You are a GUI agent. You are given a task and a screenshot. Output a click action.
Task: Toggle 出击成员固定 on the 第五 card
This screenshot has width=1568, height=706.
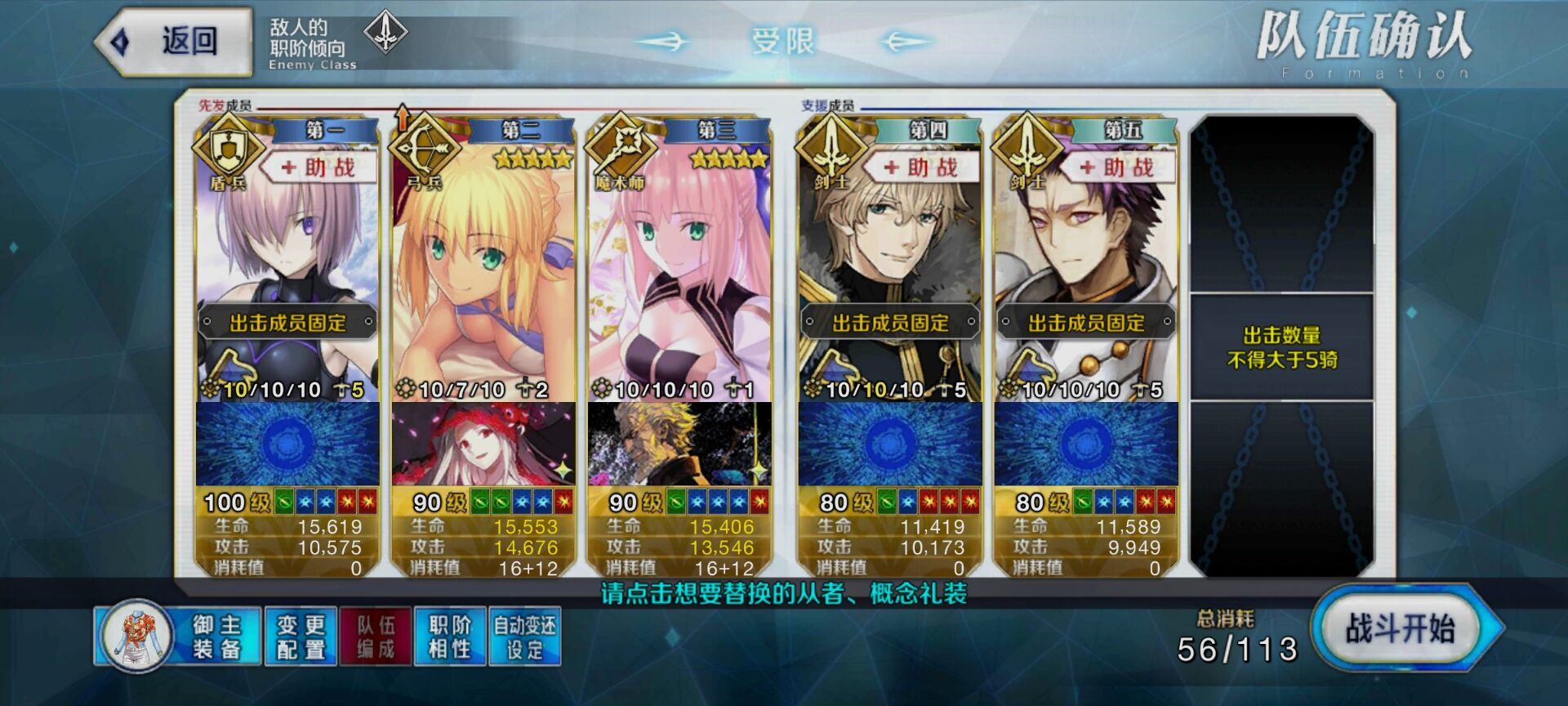1086,323
